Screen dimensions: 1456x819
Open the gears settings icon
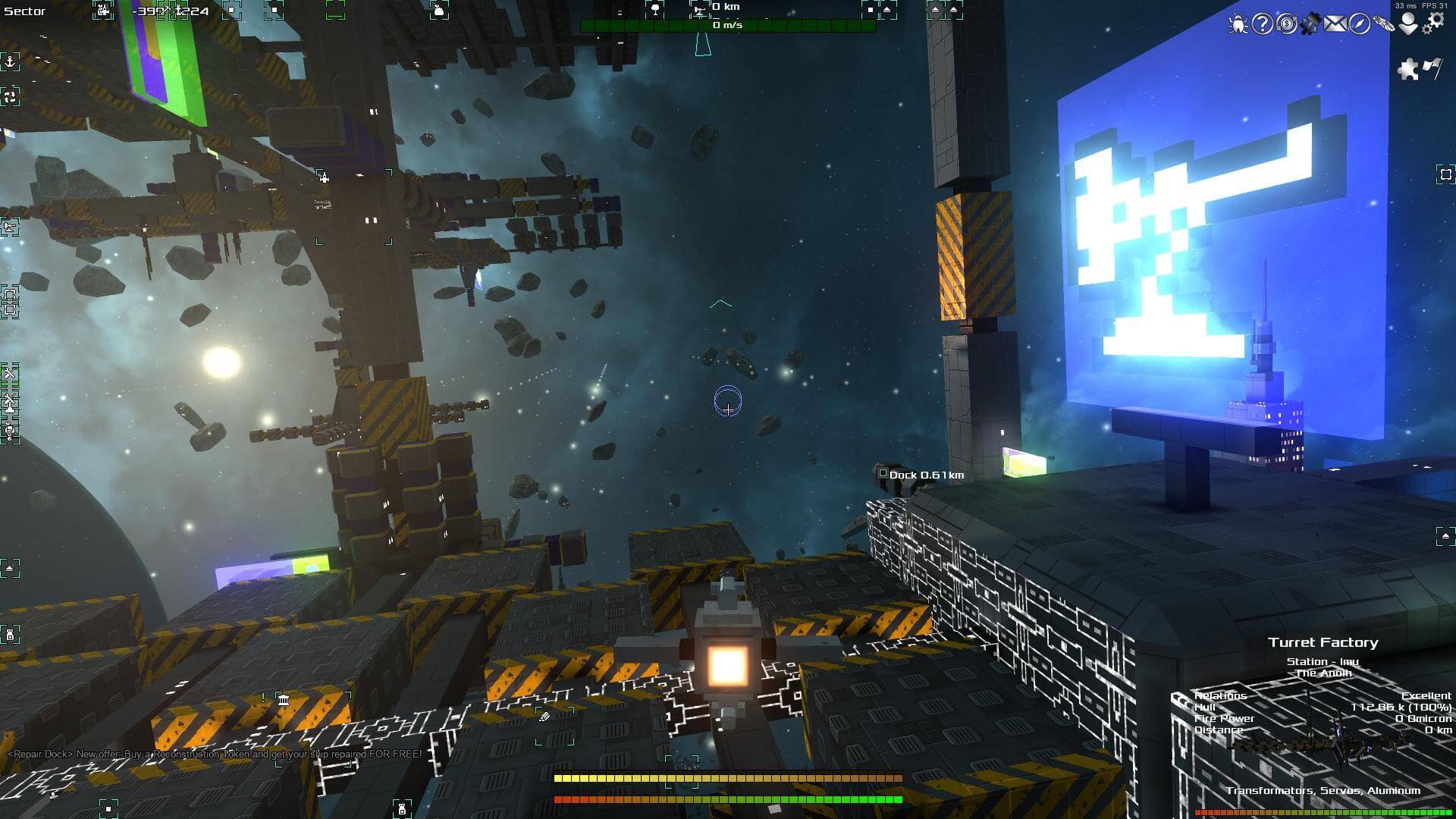[1433, 23]
